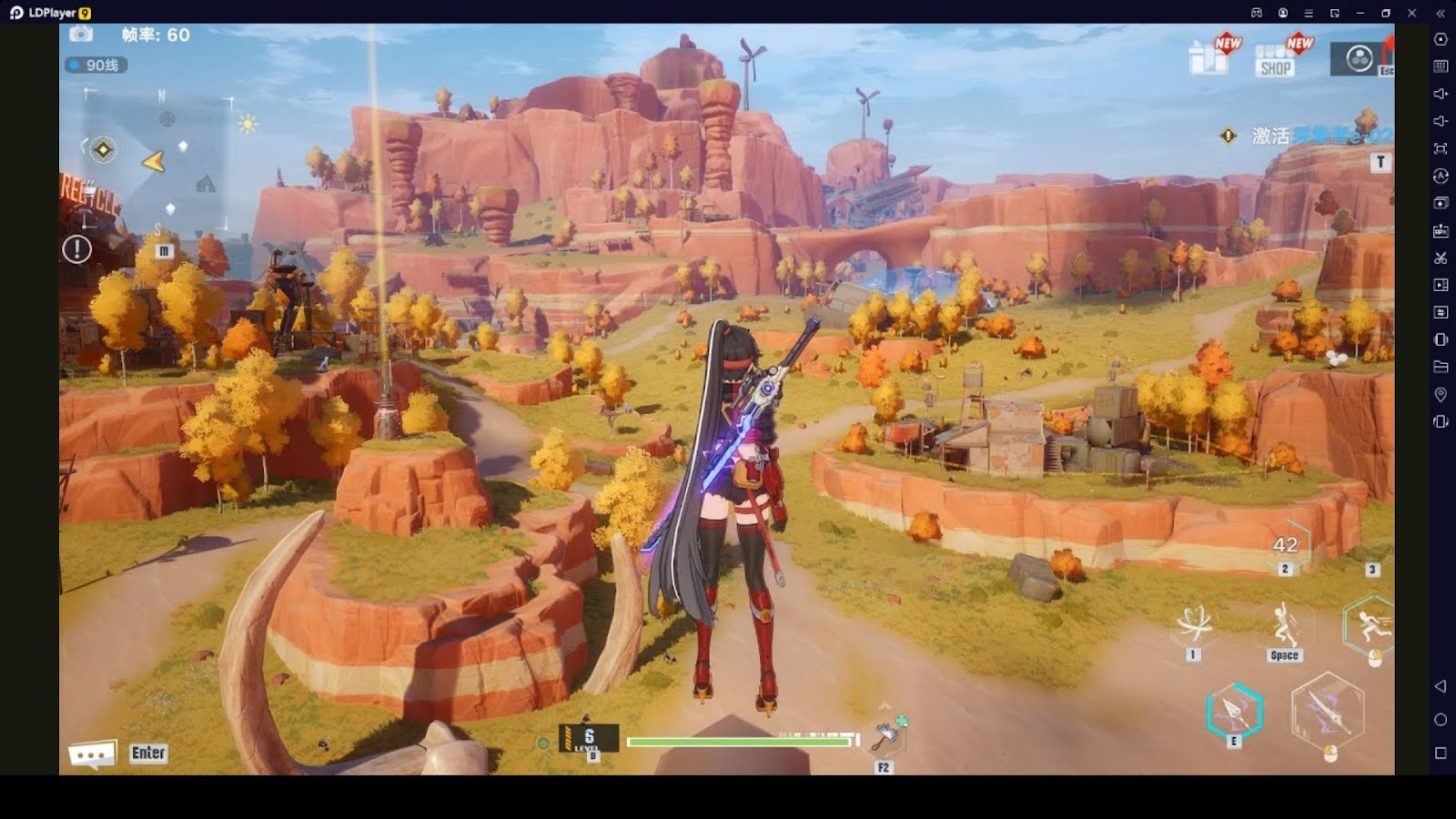Open the chat speech bubble
Image resolution: width=1456 pixels, height=819 pixels.
[x=92, y=753]
